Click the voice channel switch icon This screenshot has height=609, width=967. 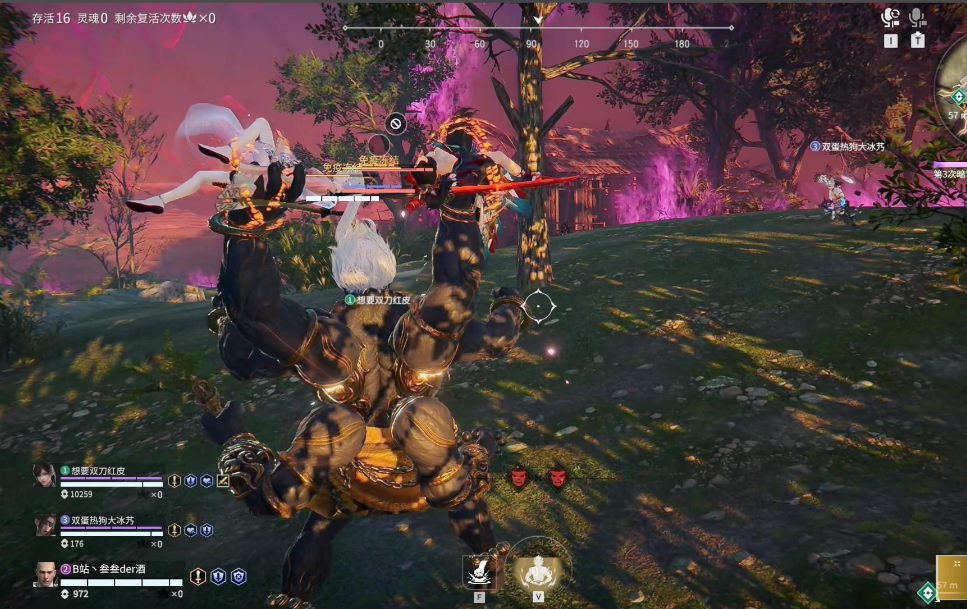[890, 18]
